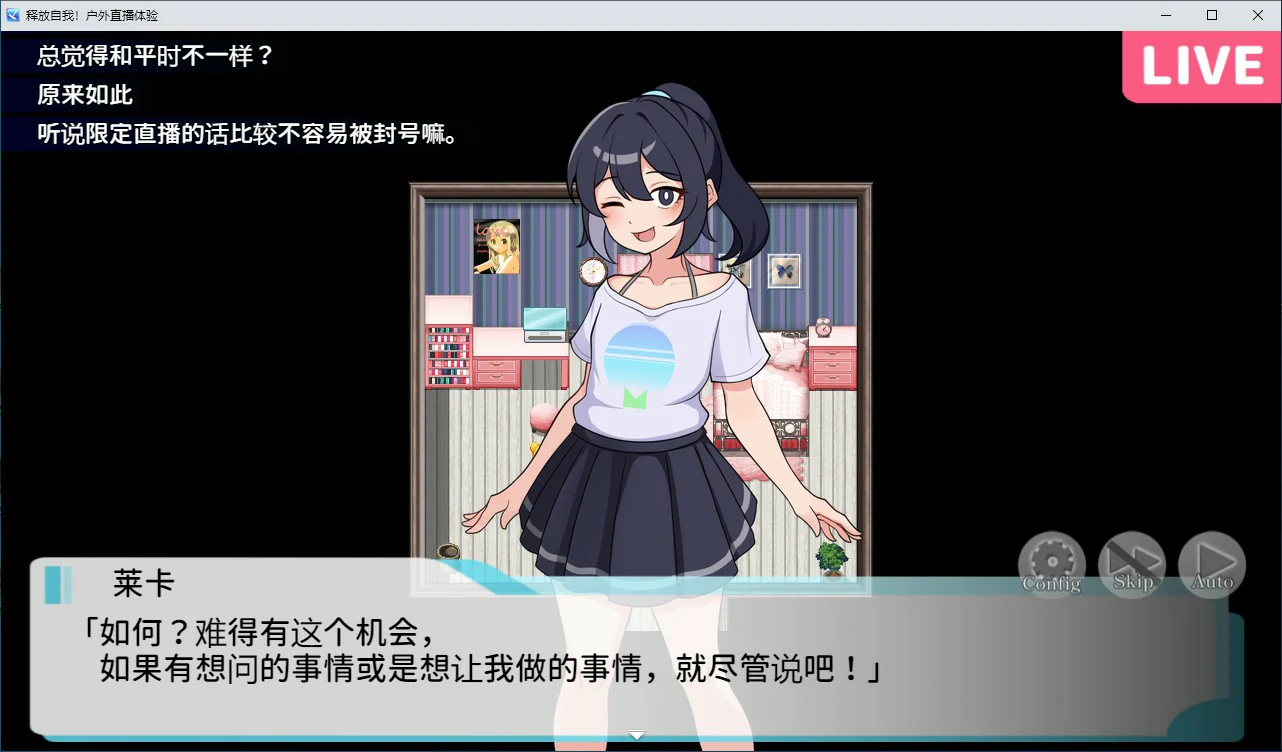Image resolution: width=1282 pixels, height=752 pixels.
Task: Click the continue arrow below the dialogue box
Action: click(x=636, y=734)
